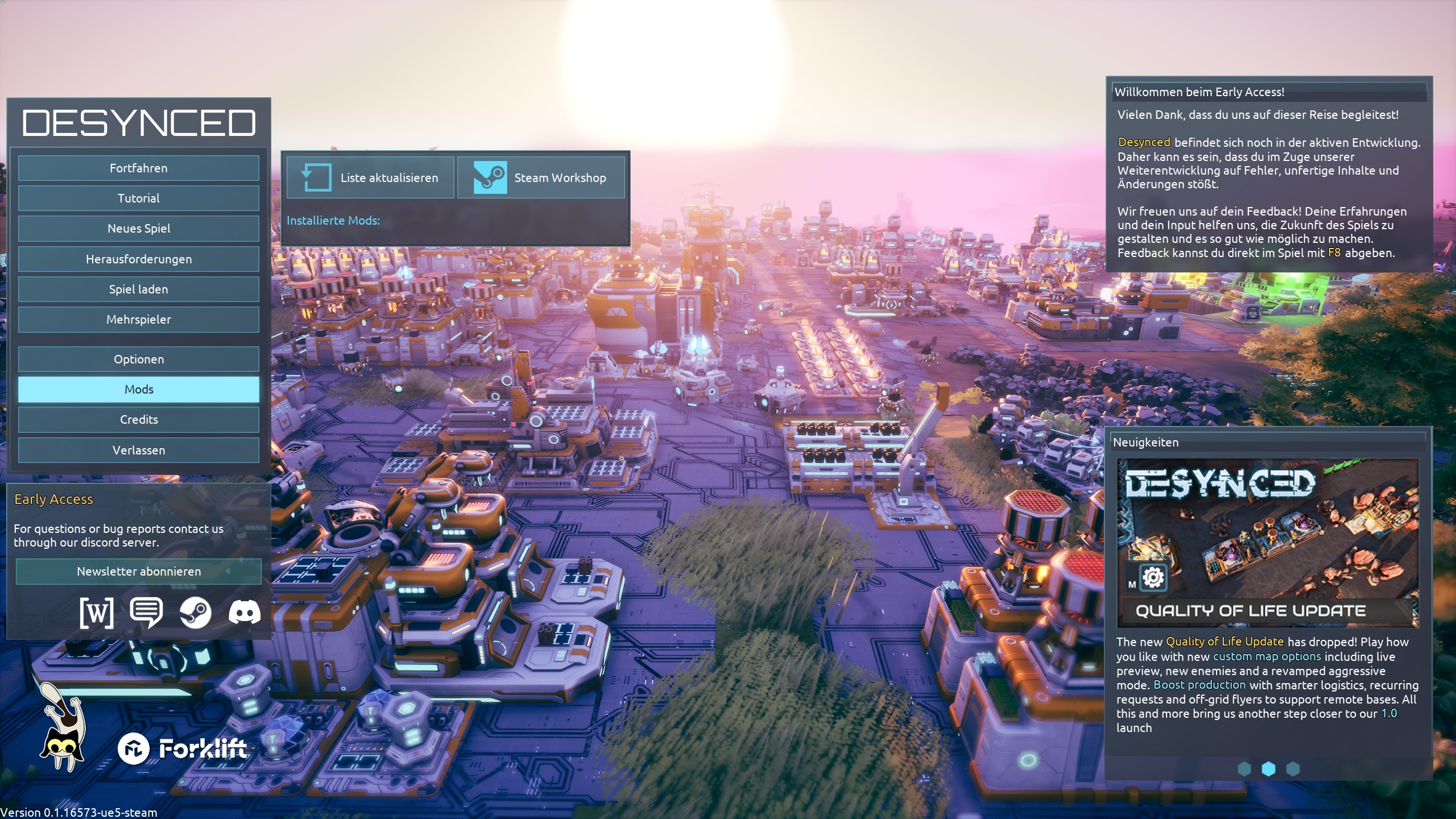Open the Quality of Life Update thumbnail
The image size is (1456, 819).
point(1268,543)
